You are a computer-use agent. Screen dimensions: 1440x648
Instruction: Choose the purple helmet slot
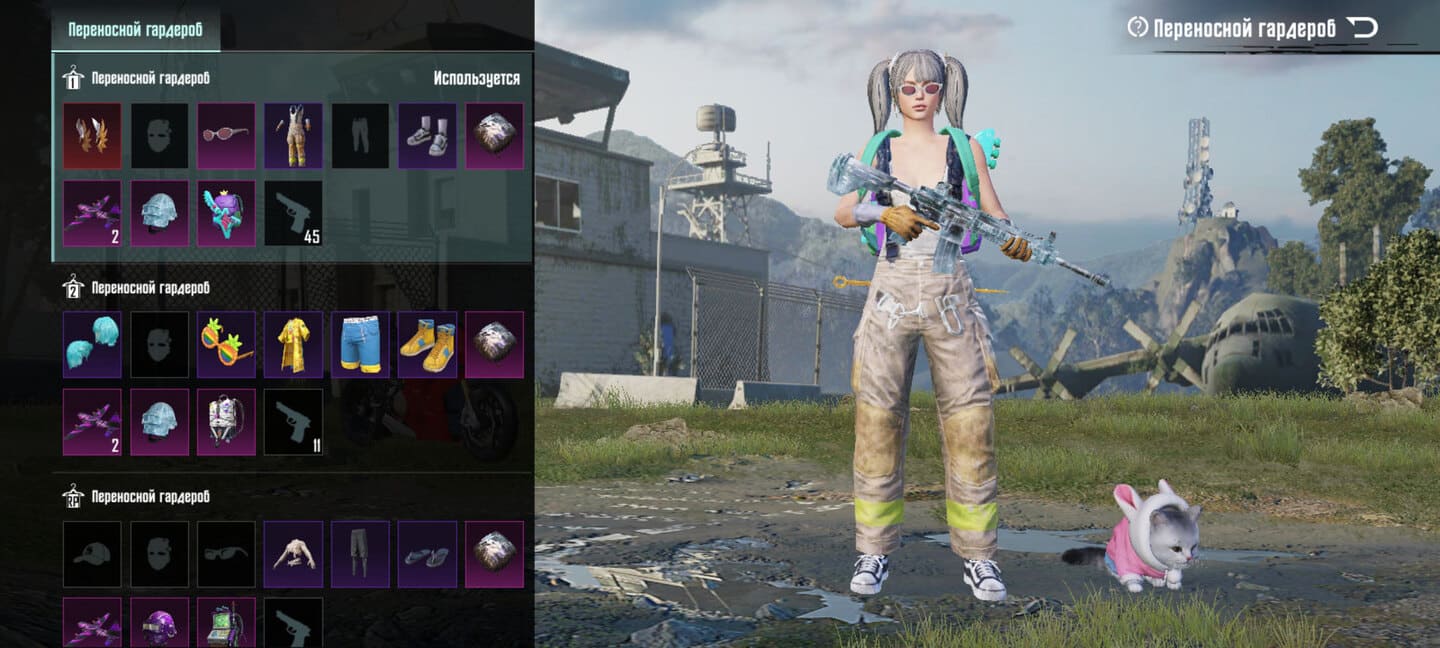pyautogui.click(x=159, y=623)
